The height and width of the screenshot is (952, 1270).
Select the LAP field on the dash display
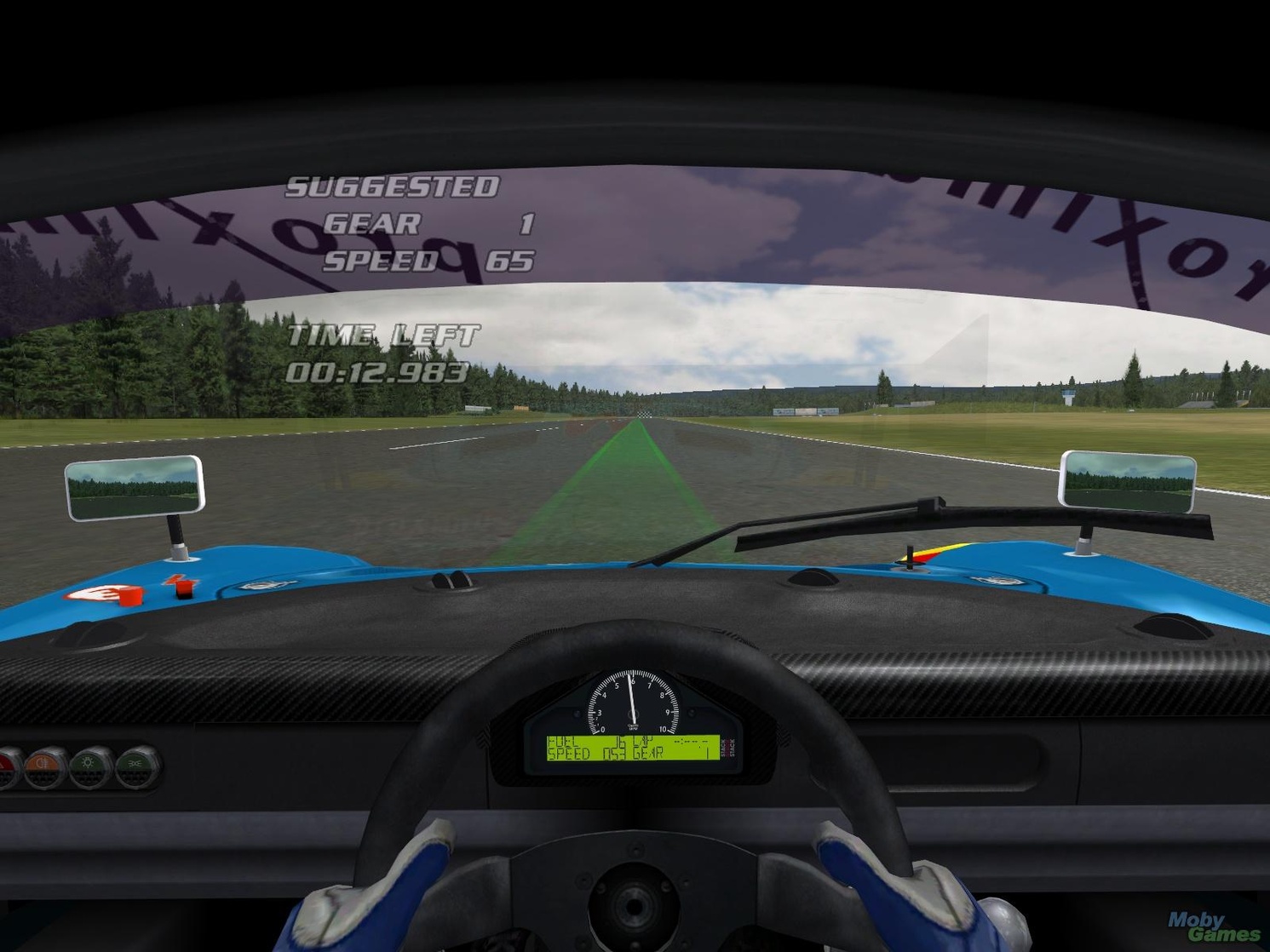pyautogui.click(x=643, y=743)
